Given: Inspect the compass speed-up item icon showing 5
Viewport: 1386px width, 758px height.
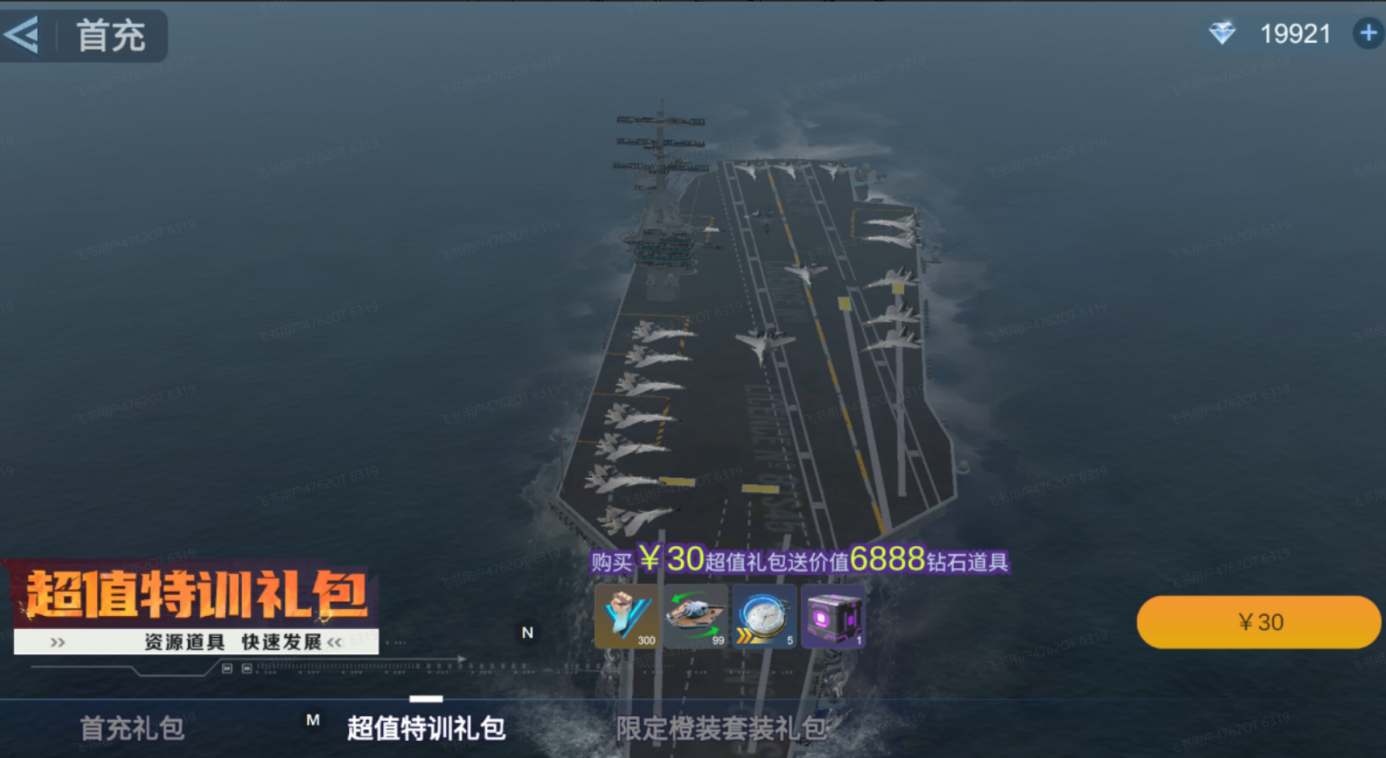Looking at the screenshot, I should pyautogui.click(x=763, y=616).
